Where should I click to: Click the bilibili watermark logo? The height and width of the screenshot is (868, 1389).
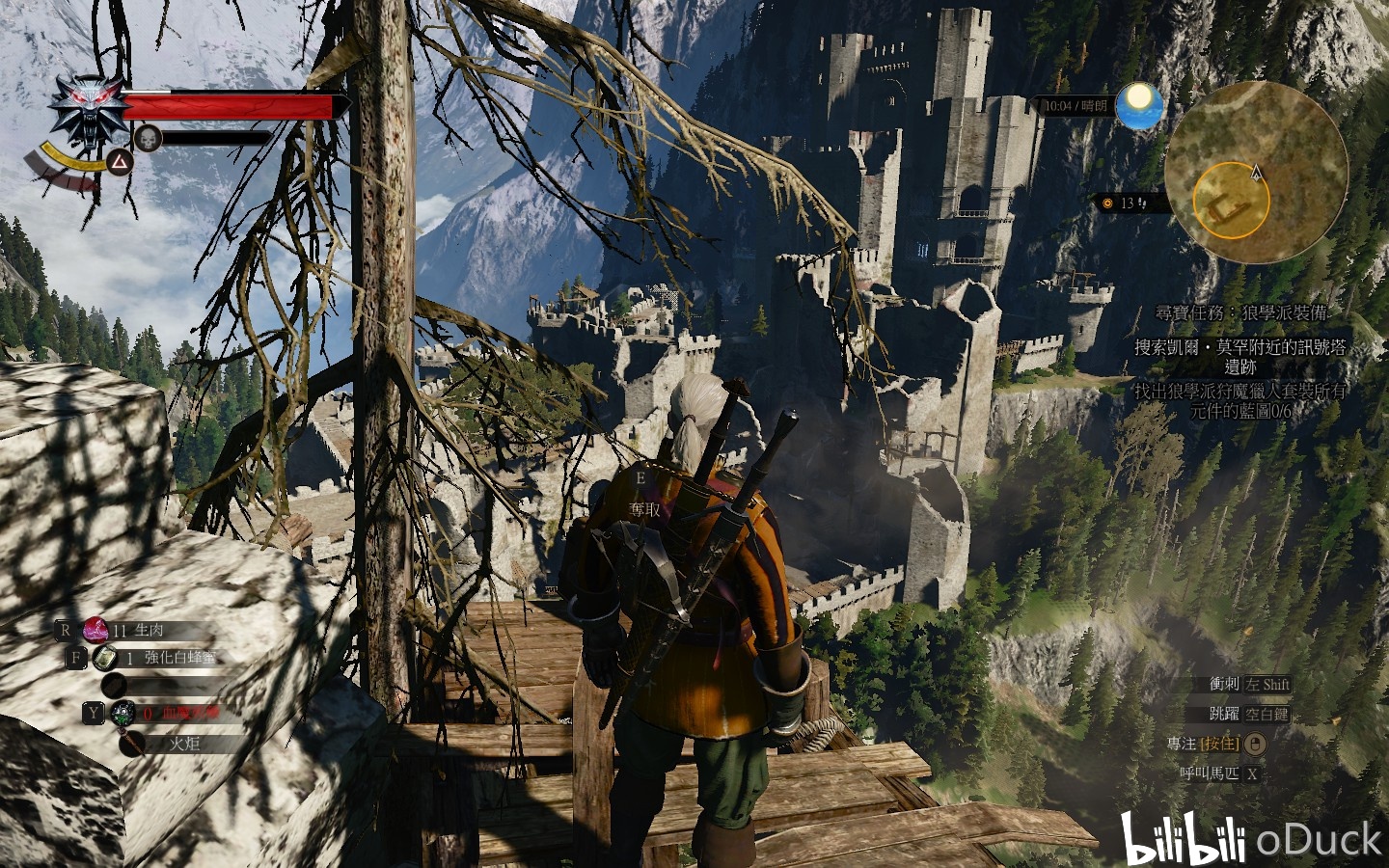click(x=1183, y=839)
